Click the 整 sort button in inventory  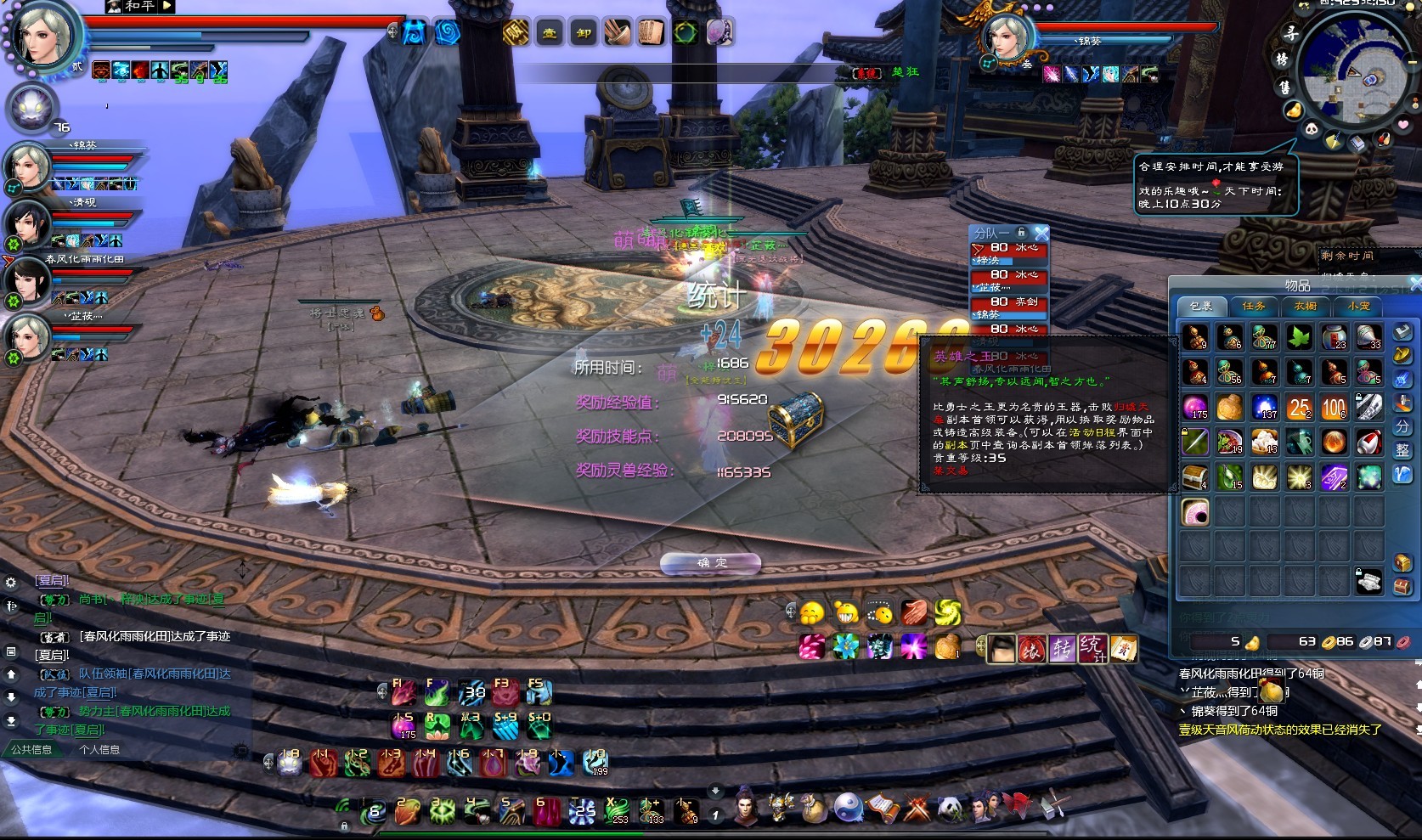coord(1402,450)
